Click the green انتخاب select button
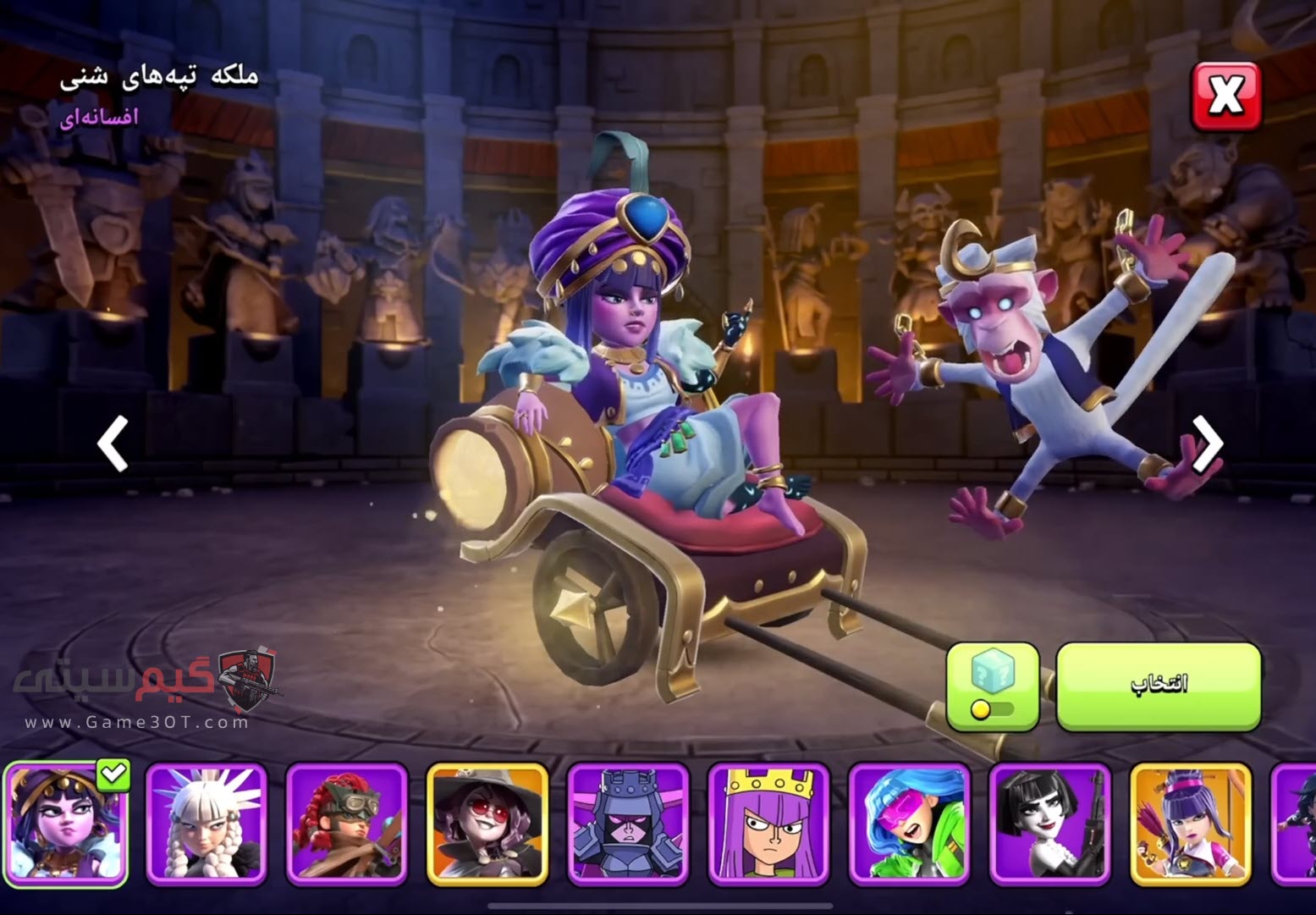Image resolution: width=1316 pixels, height=915 pixels. [x=1158, y=686]
